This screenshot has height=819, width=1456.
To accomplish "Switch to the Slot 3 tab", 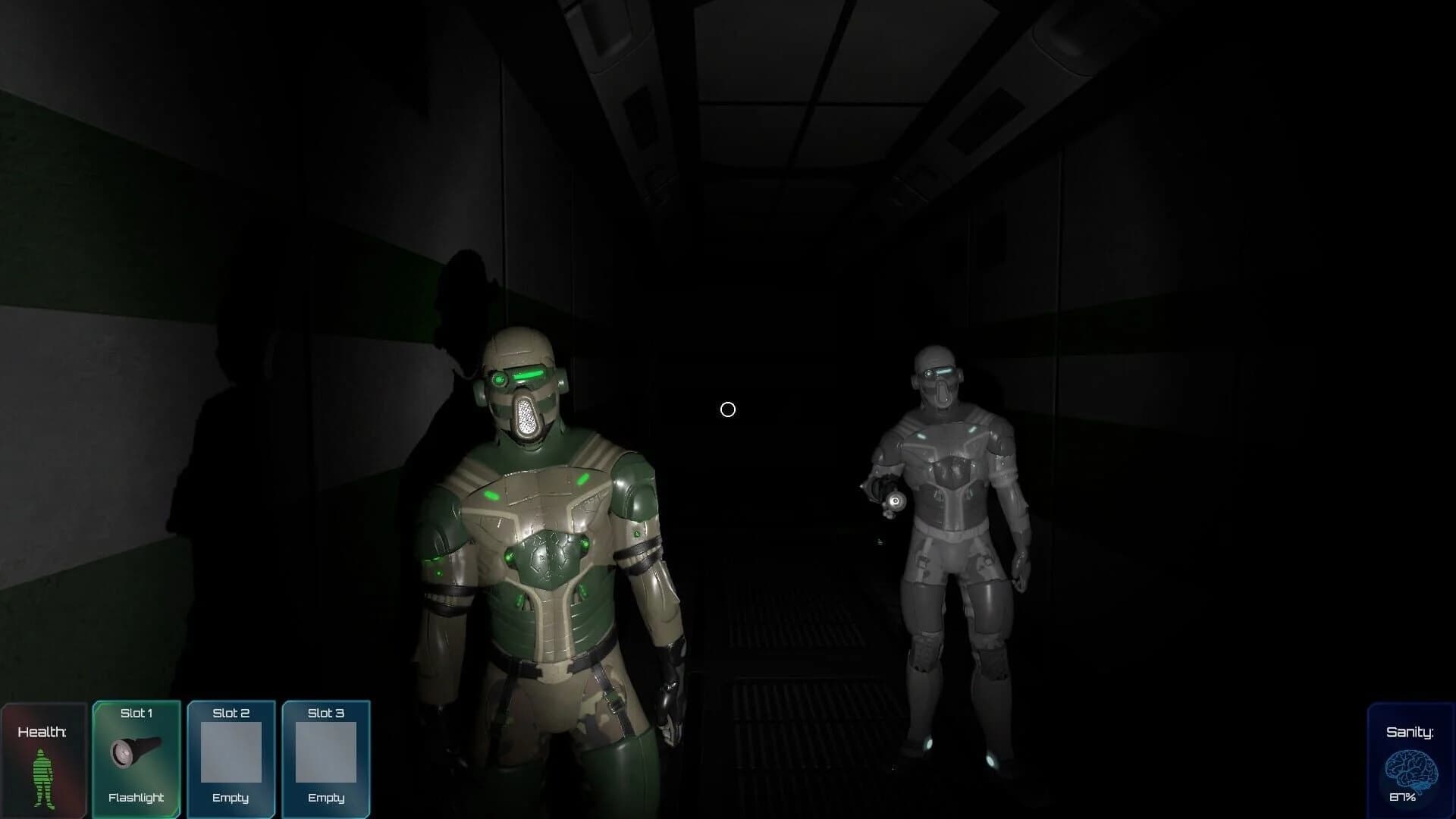I will coord(325,713).
